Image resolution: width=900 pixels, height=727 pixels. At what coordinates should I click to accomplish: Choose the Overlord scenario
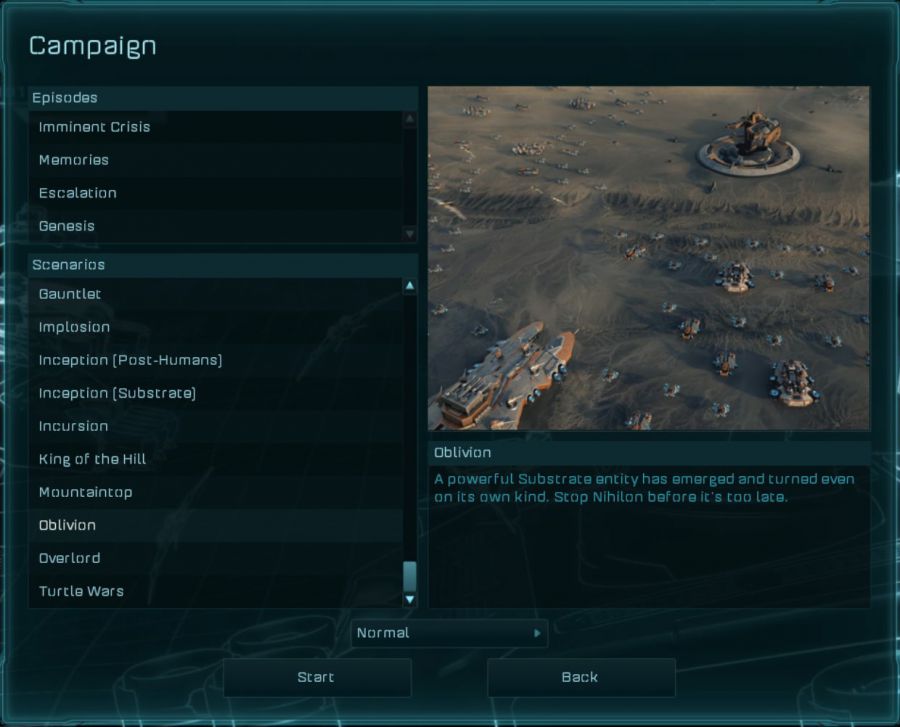[x=69, y=558]
